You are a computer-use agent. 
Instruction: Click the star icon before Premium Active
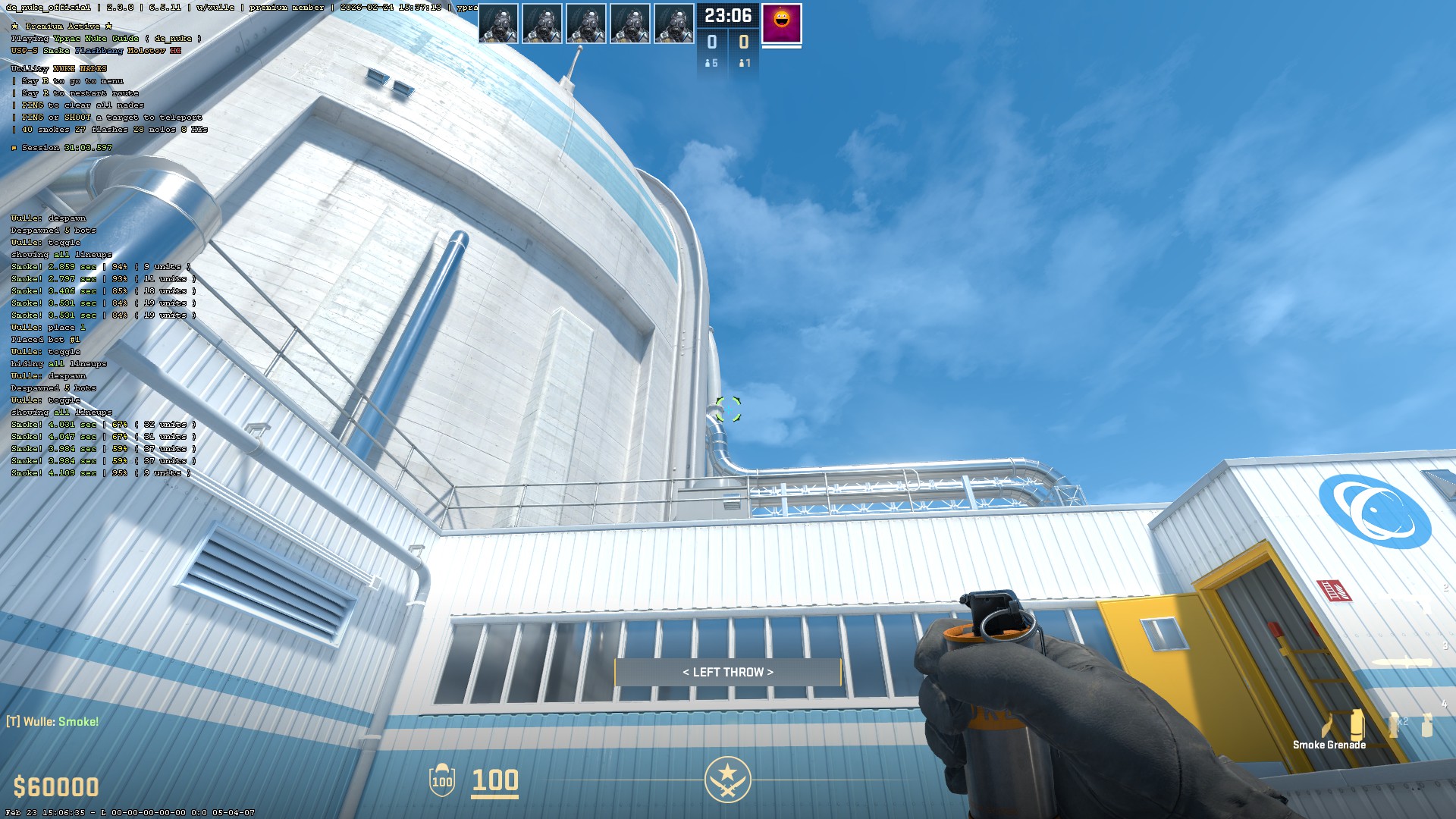(14, 27)
